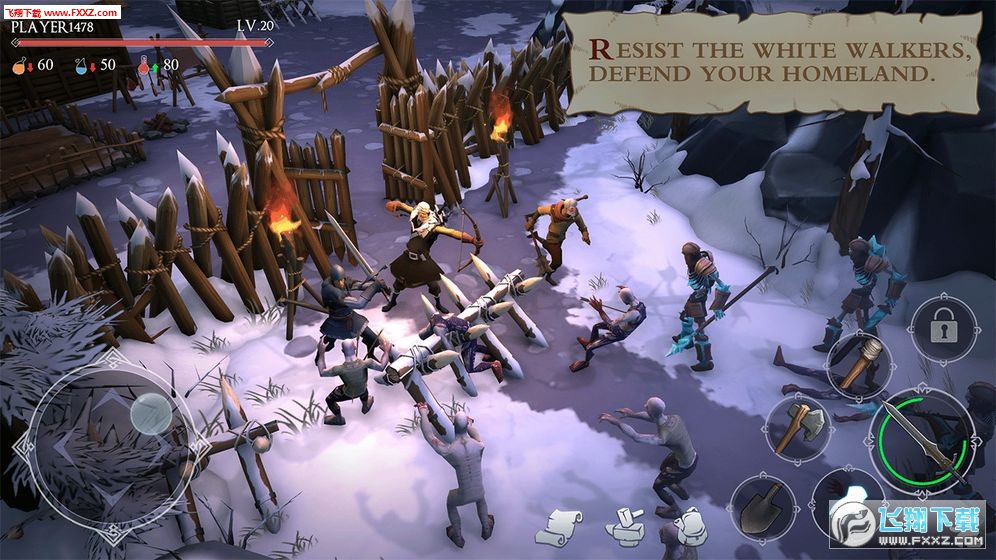Open the hammer and anvil crafting menu
996x560 pixels.
tap(627, 526)
